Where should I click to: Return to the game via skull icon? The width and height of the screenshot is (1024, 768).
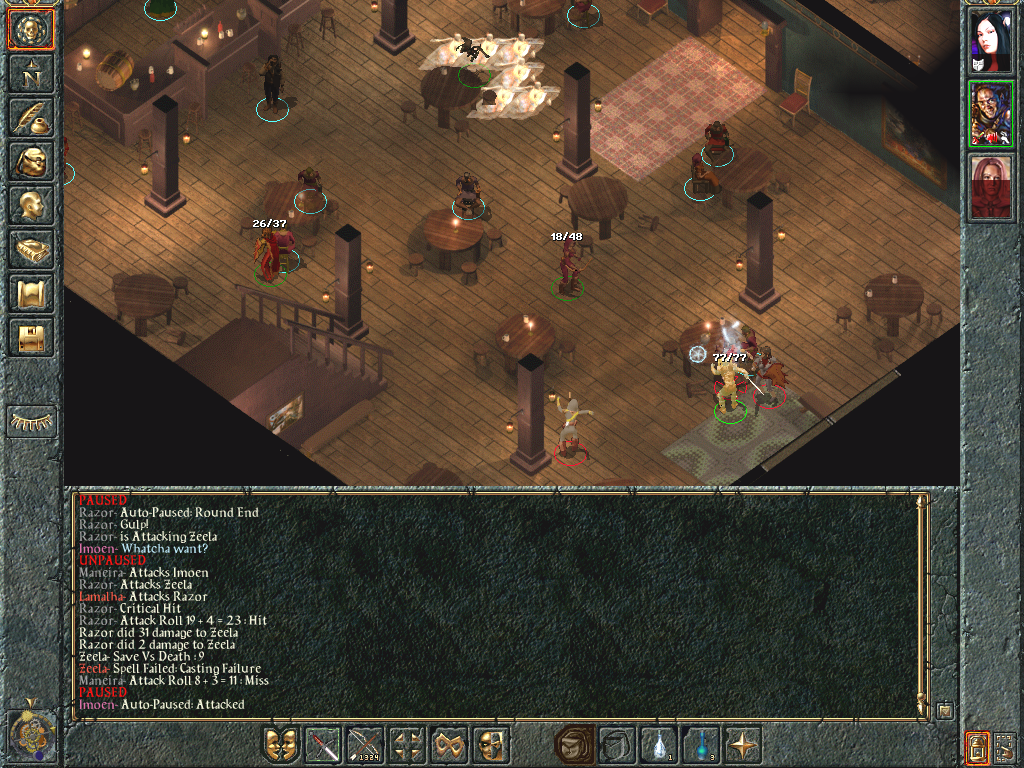pyautogui.click(x=31, y=30)
